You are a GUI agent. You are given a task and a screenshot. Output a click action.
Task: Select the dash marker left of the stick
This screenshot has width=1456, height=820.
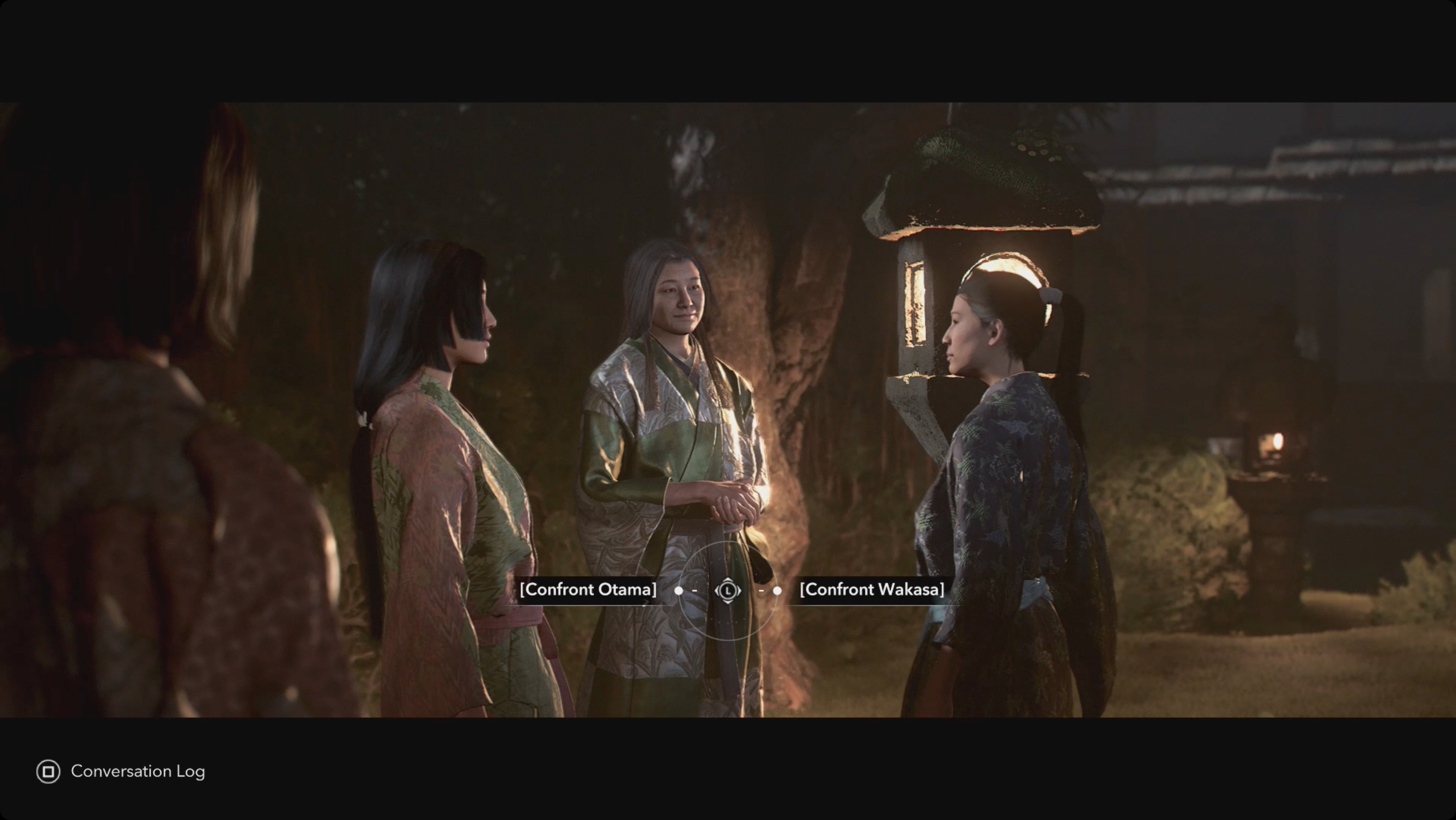(695, 590)
